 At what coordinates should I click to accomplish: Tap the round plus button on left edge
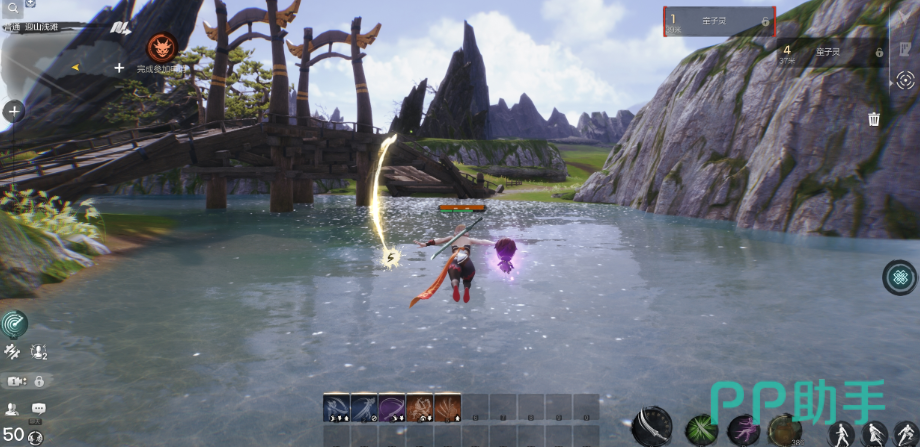click(14, 112)
